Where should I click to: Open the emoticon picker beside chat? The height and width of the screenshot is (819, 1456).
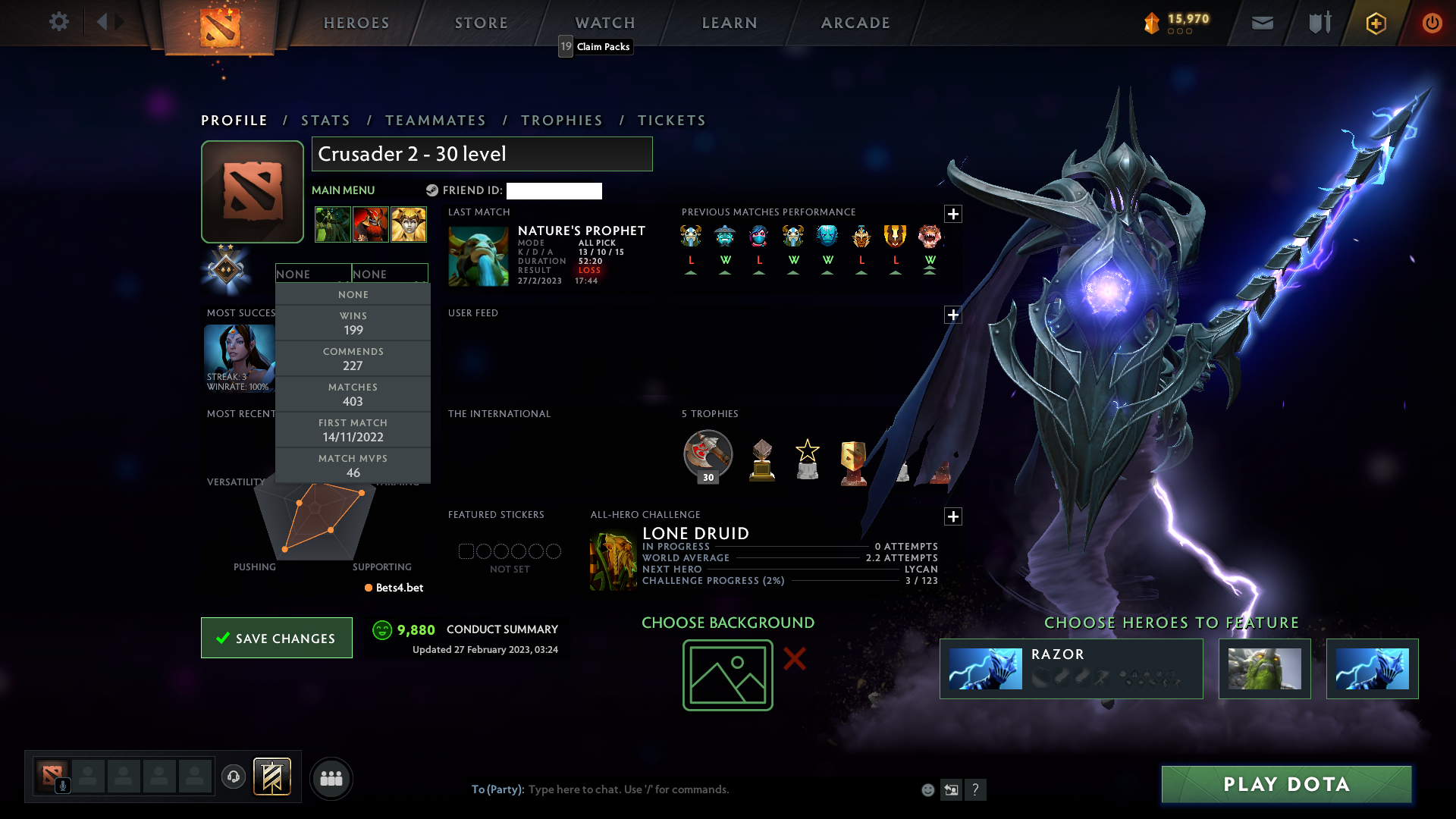[x=927, y=789]
